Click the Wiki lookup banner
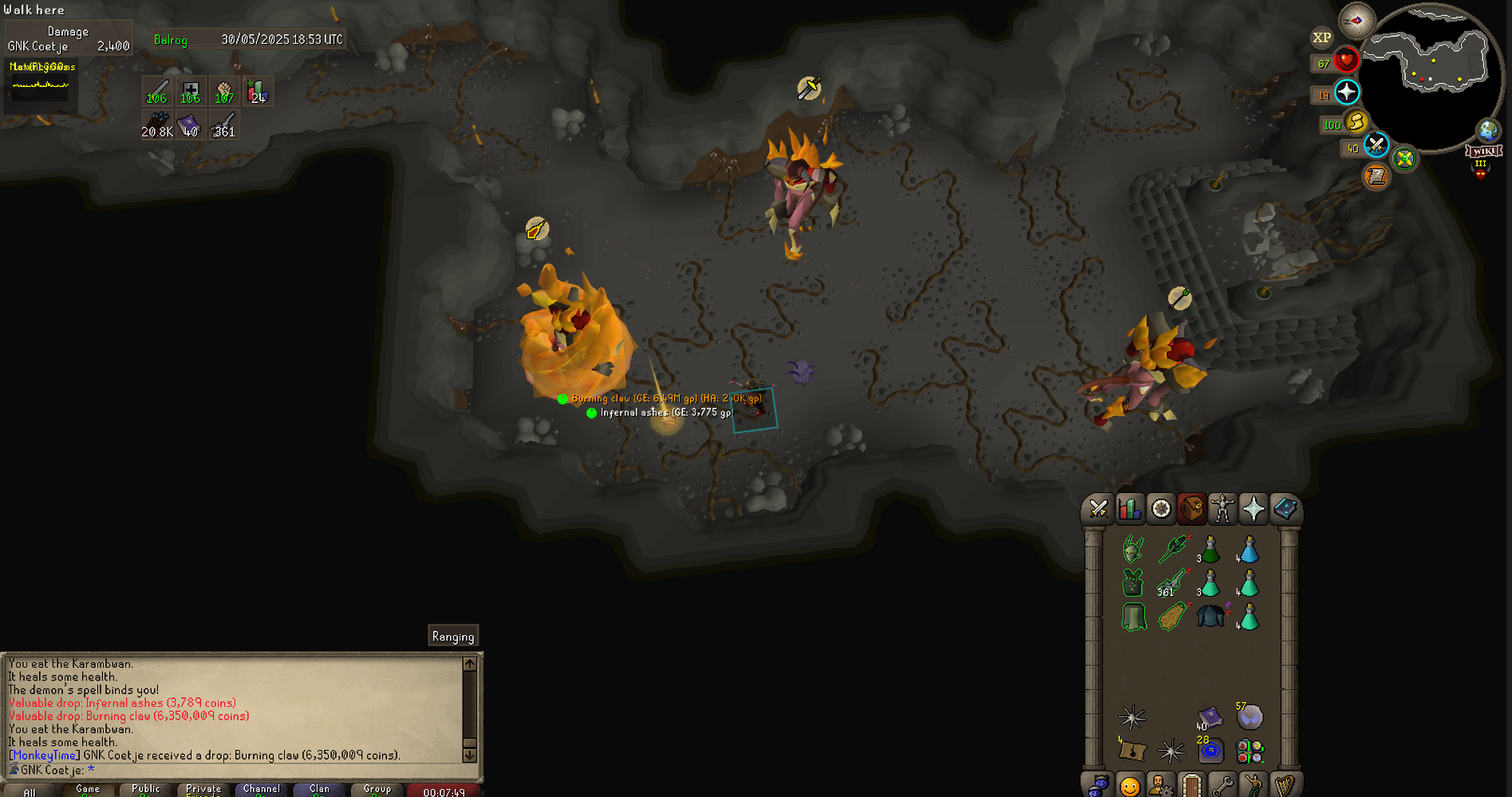Image resolution: width=1512 pixels, height=797 pixels. [x=1483, y=151]
